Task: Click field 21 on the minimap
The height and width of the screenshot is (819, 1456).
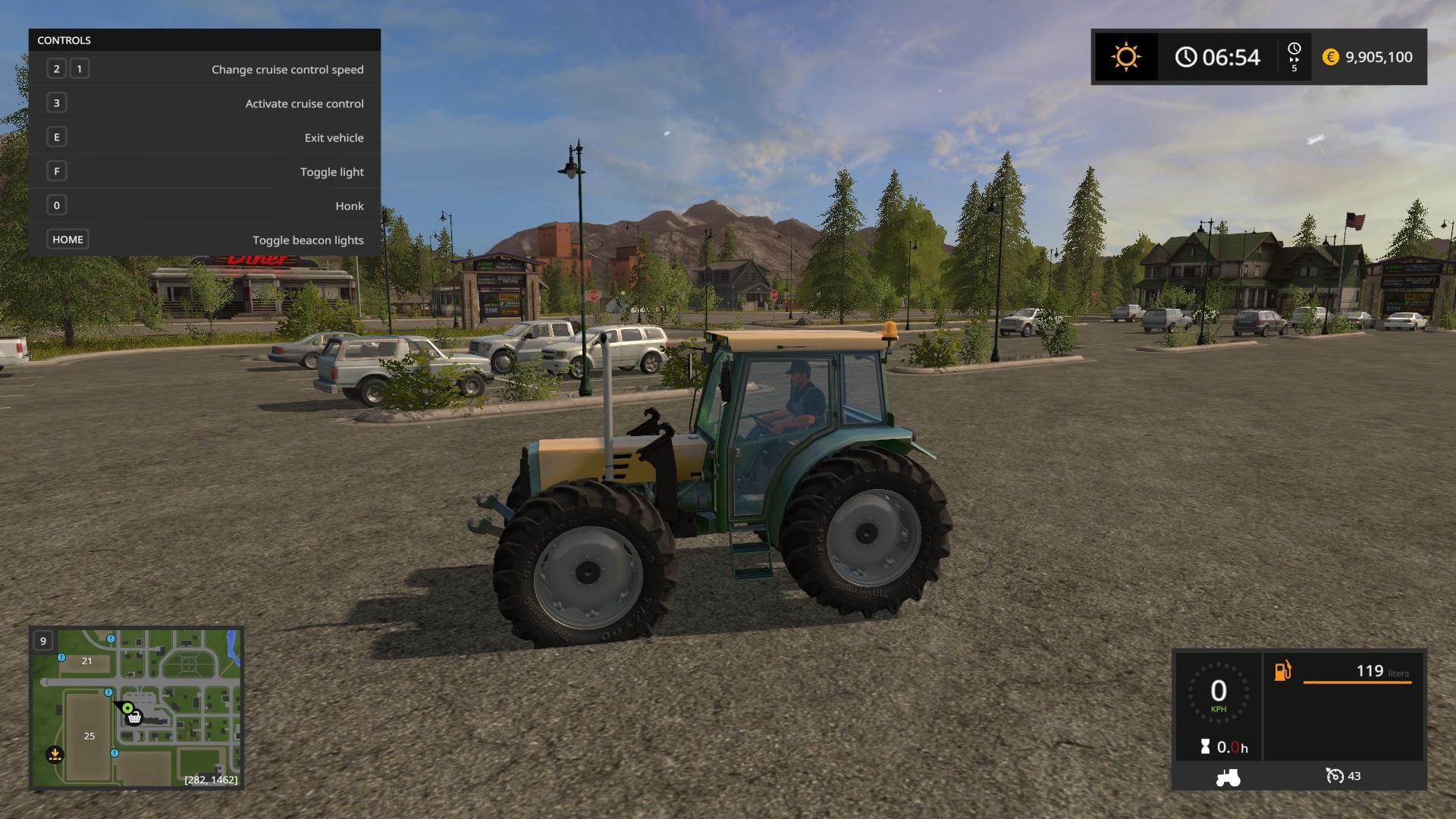Action: tap(86, 661)
